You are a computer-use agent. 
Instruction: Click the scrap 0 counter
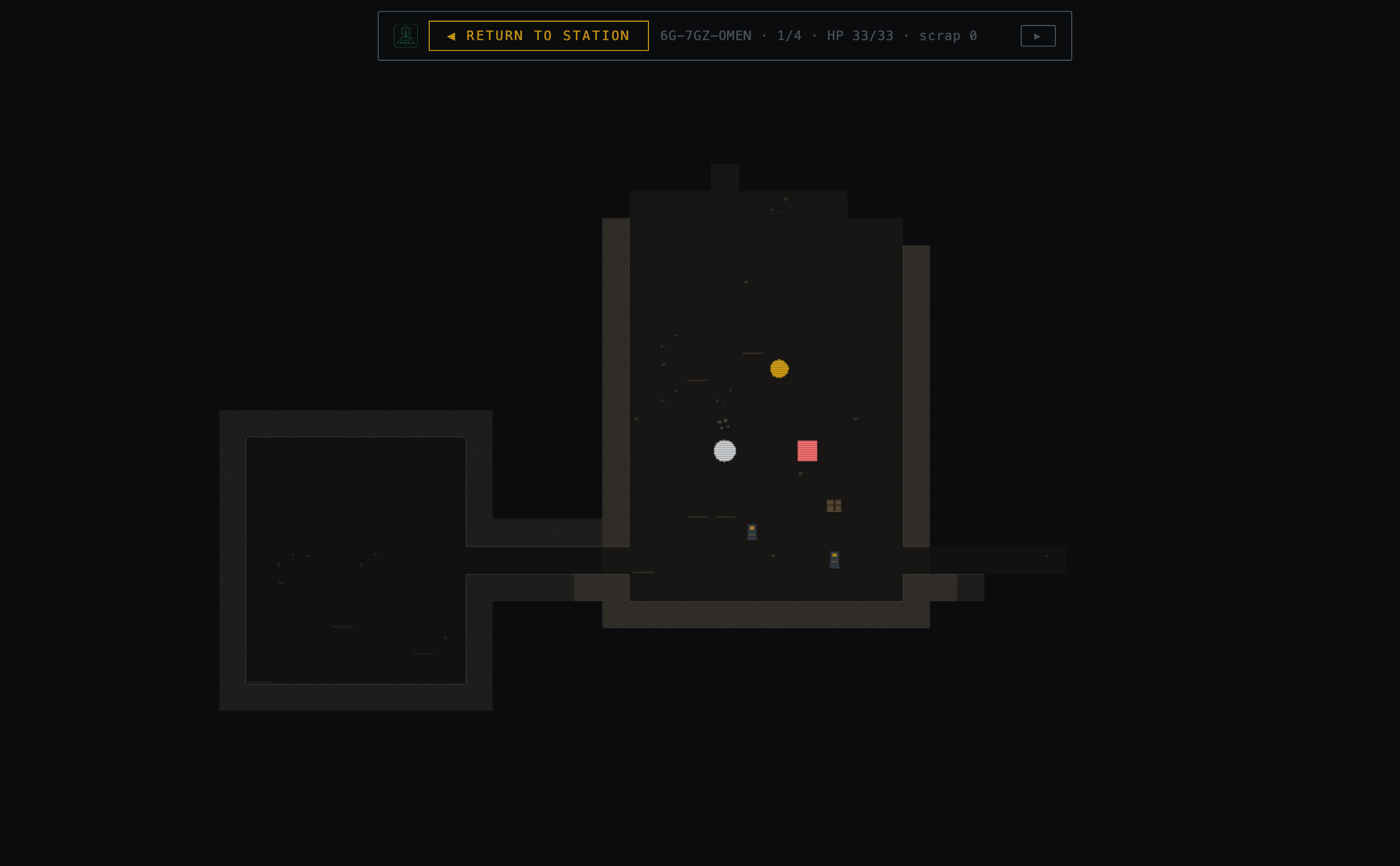(x=947, y=35)
